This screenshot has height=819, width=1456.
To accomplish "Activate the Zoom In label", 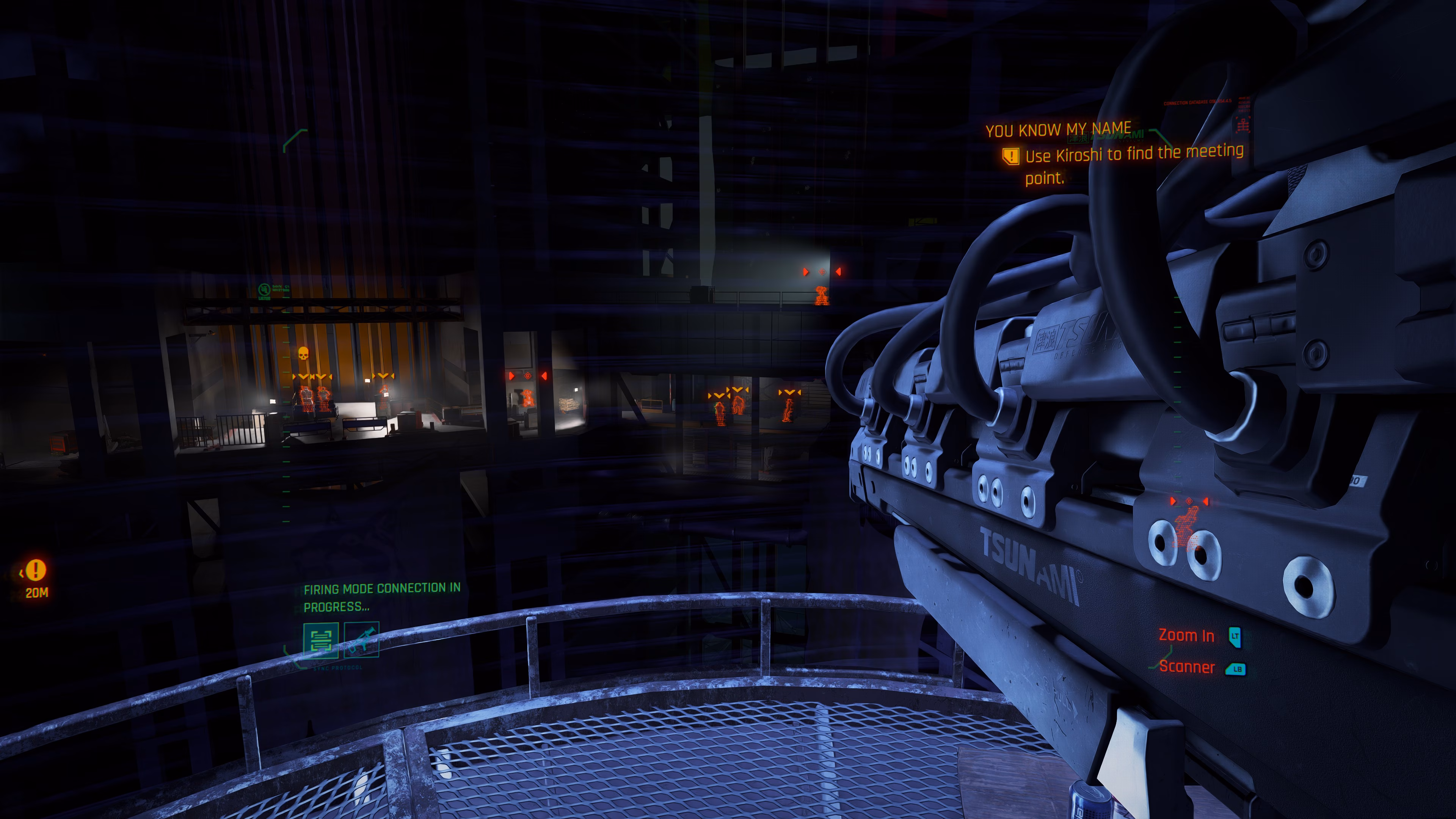I will pyautogui.click(x=1186, y=636).
